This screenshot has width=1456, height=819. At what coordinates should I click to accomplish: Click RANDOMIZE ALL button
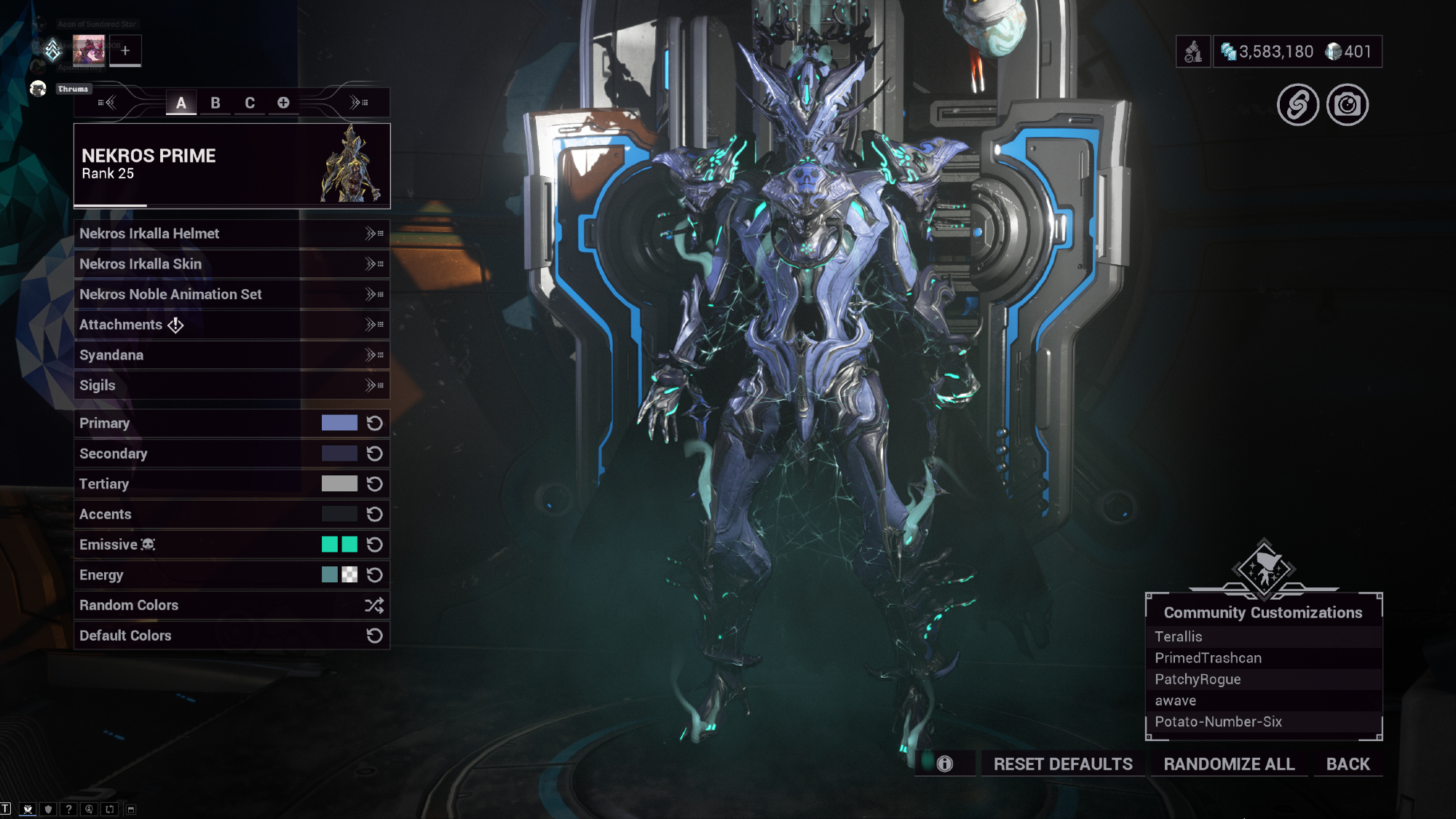1229,764
